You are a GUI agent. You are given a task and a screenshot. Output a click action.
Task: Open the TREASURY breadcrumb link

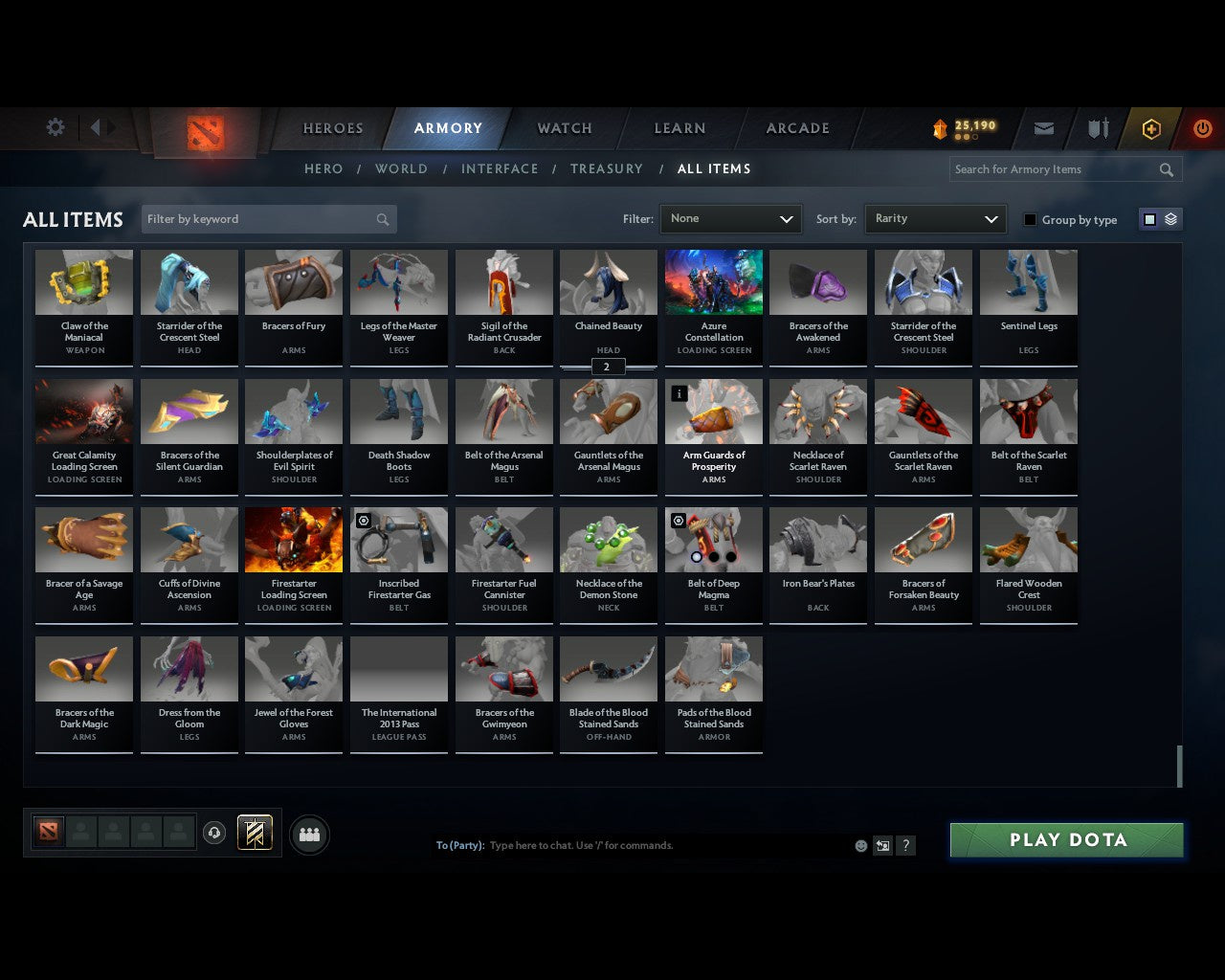(607, 168)
